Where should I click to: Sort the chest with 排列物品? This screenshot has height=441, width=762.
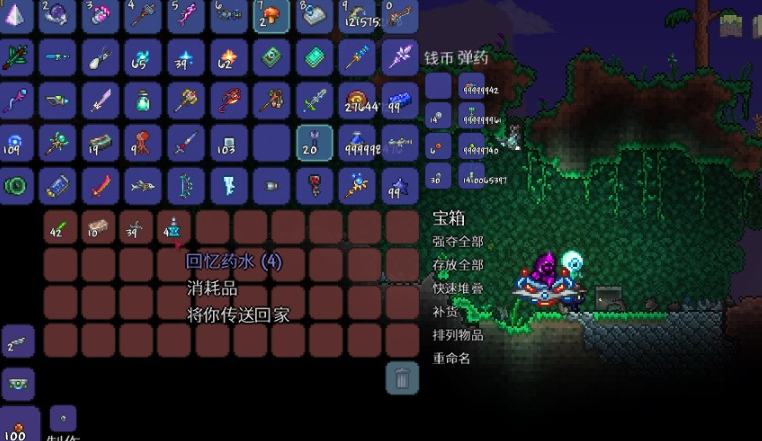coord(457,334)
